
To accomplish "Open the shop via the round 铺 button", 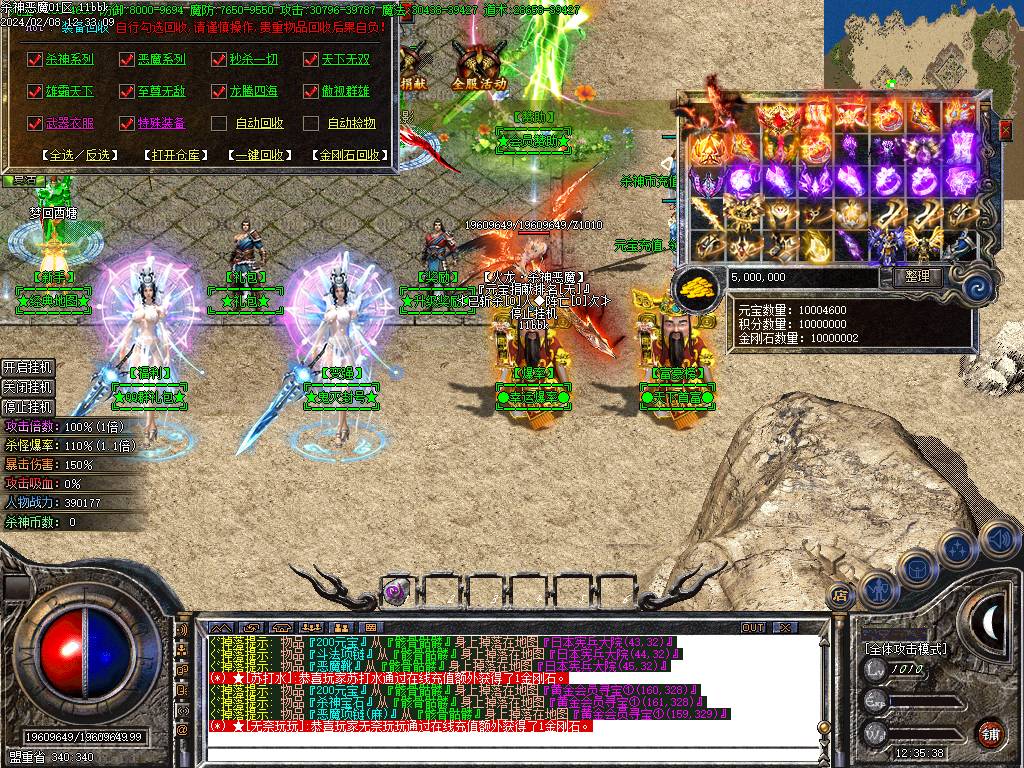I will click(x=989, y=733).
